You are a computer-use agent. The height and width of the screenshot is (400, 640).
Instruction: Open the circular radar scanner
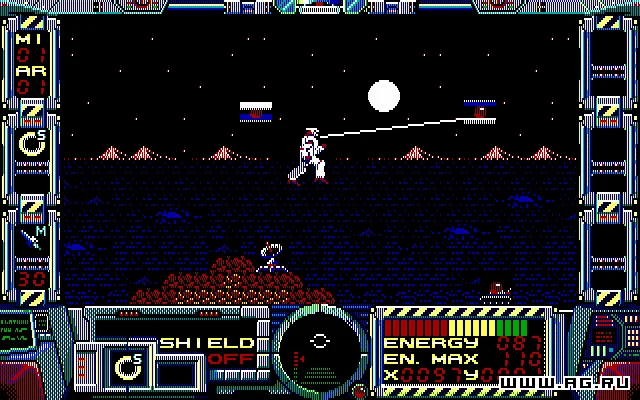pyautogui.click(x=319, y=350)
